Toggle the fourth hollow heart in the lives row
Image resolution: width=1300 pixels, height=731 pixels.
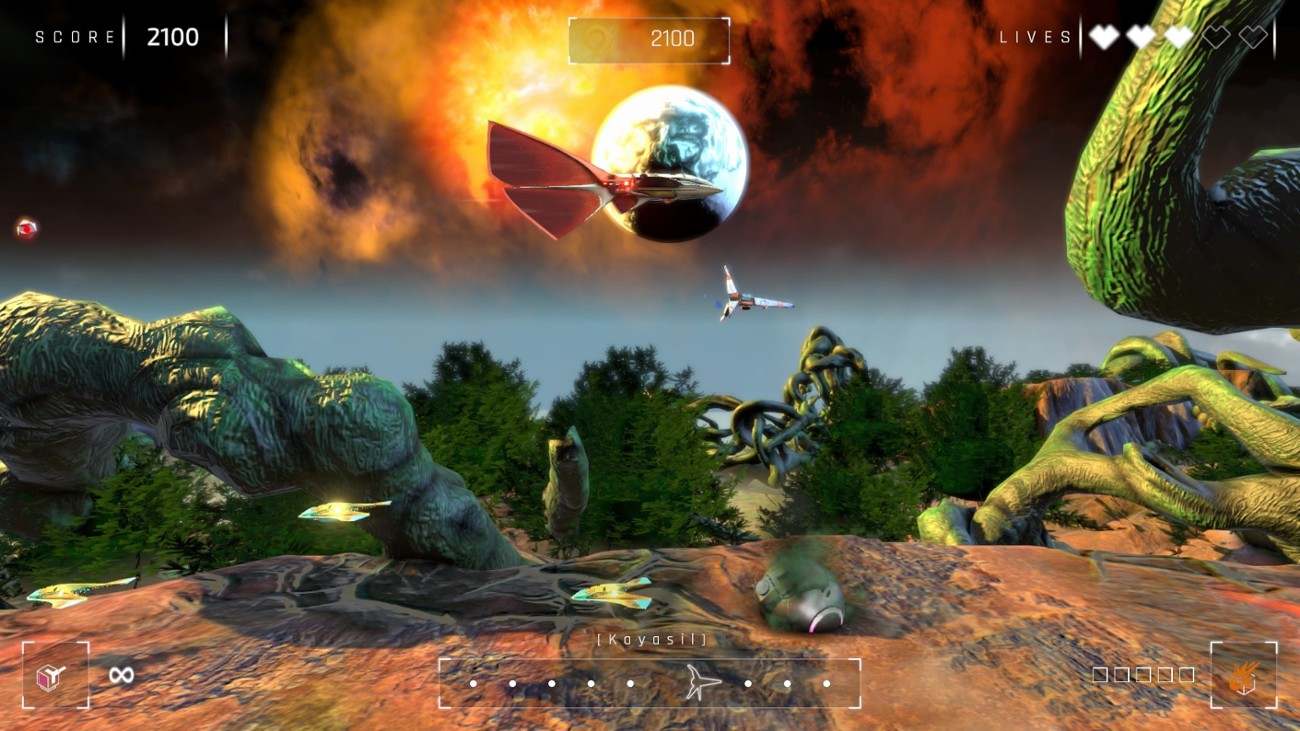tap(1215, 36)
